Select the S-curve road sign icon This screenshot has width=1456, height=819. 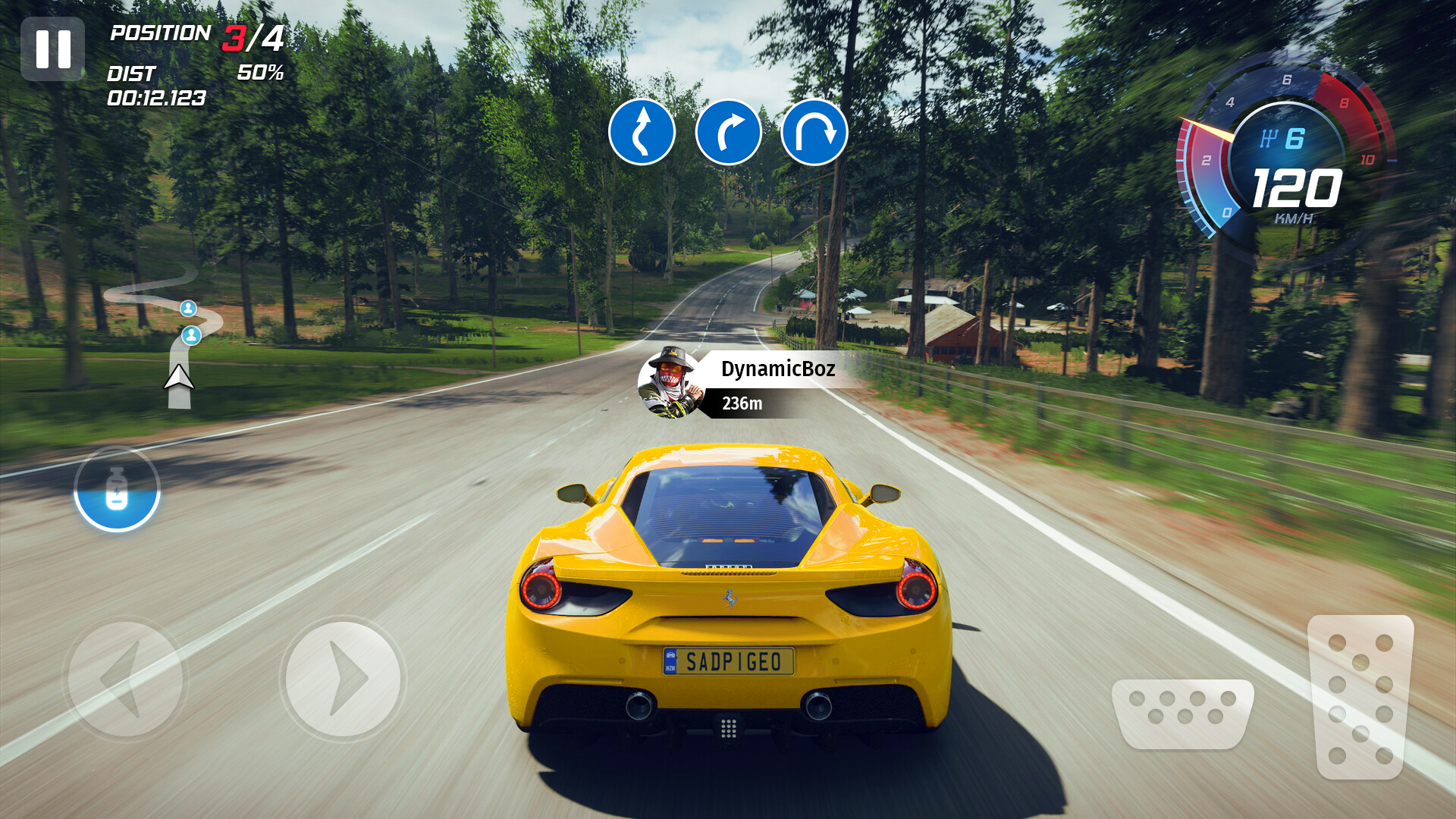pos(642,132)
